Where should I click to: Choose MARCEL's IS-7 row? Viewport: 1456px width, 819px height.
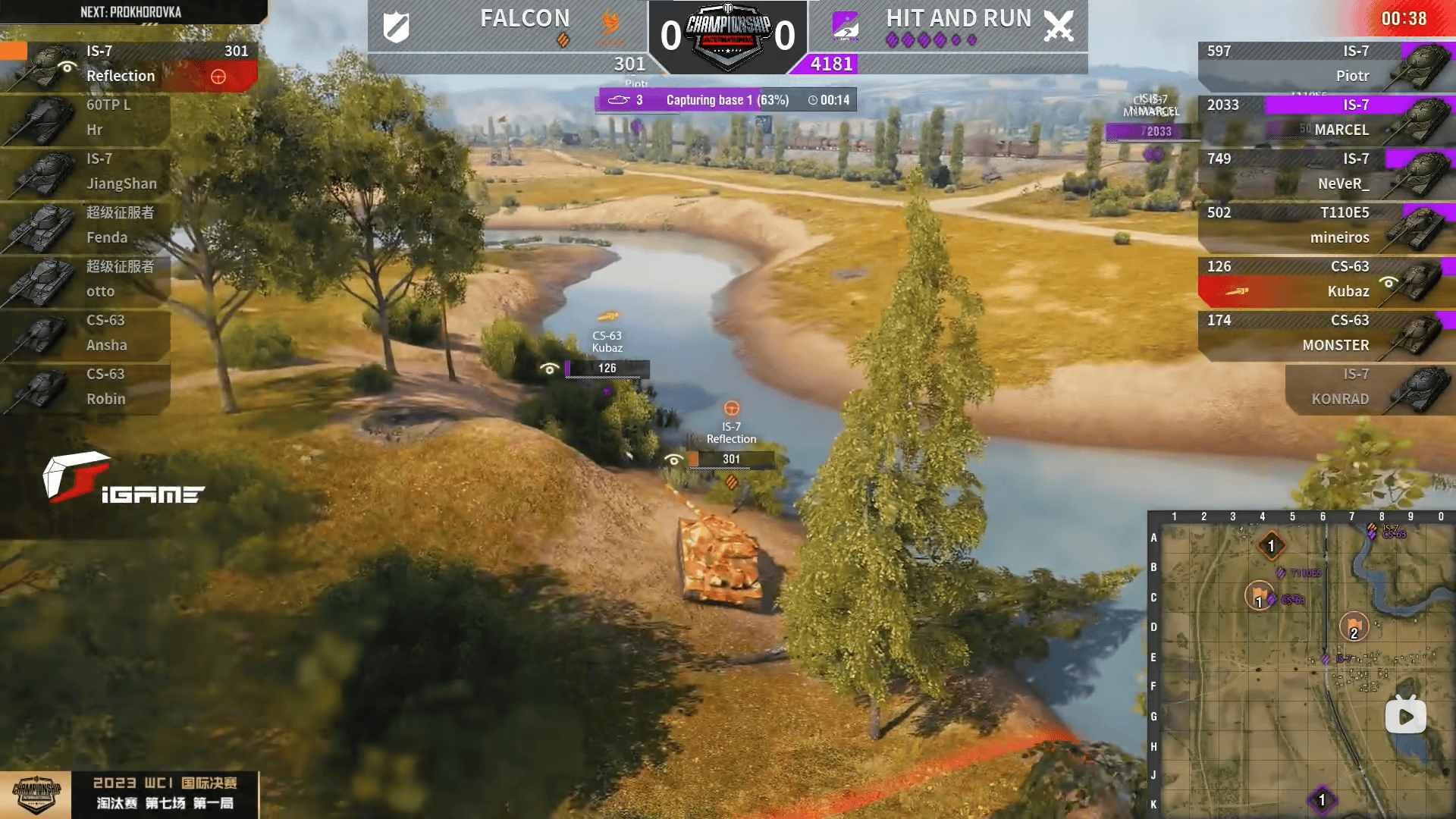[1323, 118]
